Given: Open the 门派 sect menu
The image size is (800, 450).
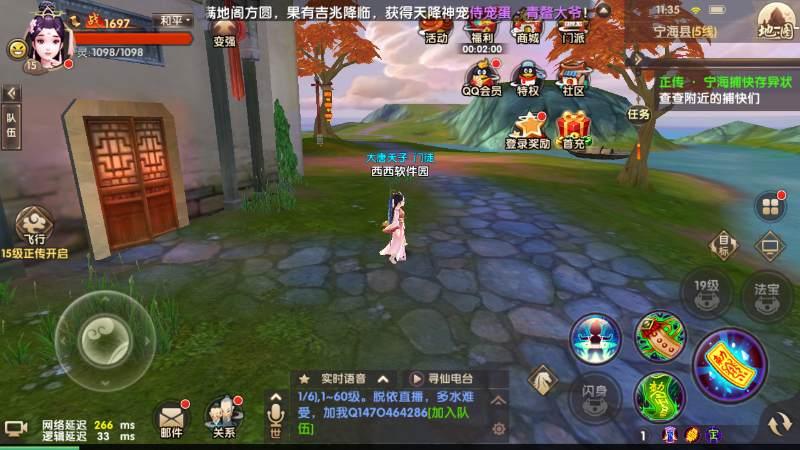Looking at the screenshot, I should coord(574,27).
